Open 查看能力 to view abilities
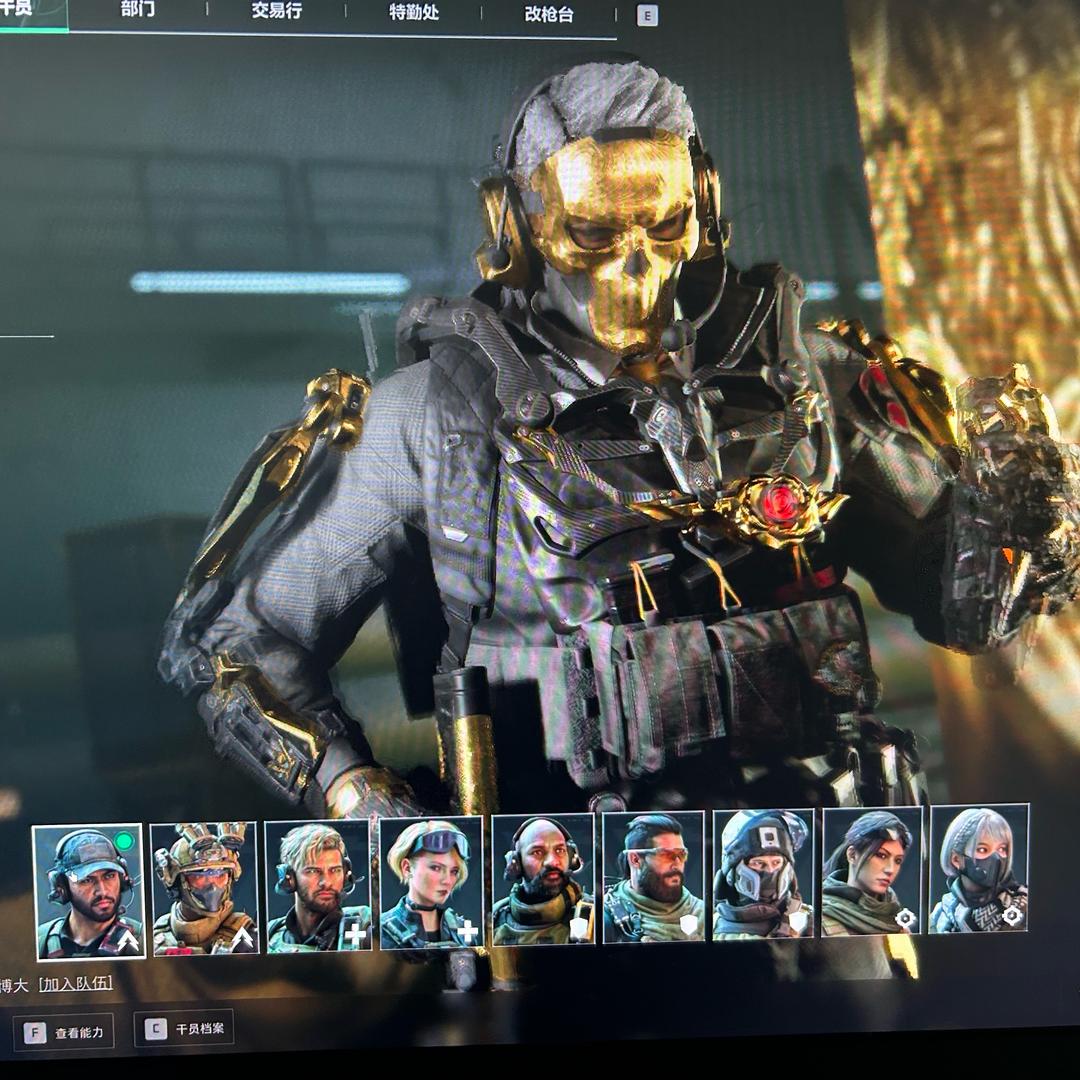The image size is (1080, 1080). click(64, 1032)
